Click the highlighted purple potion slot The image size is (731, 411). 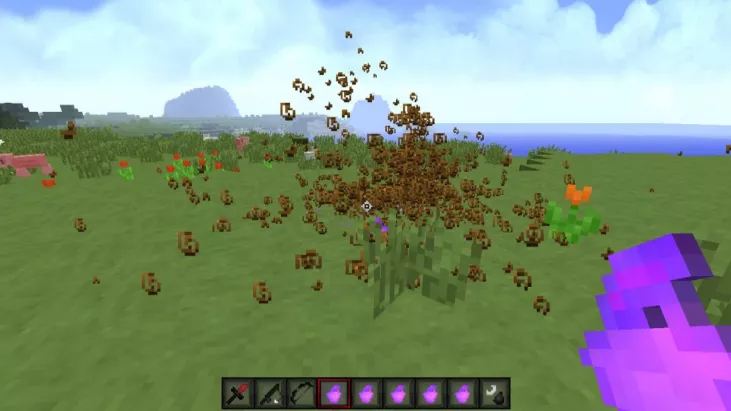pyautogui.click(x=333, y=392)
